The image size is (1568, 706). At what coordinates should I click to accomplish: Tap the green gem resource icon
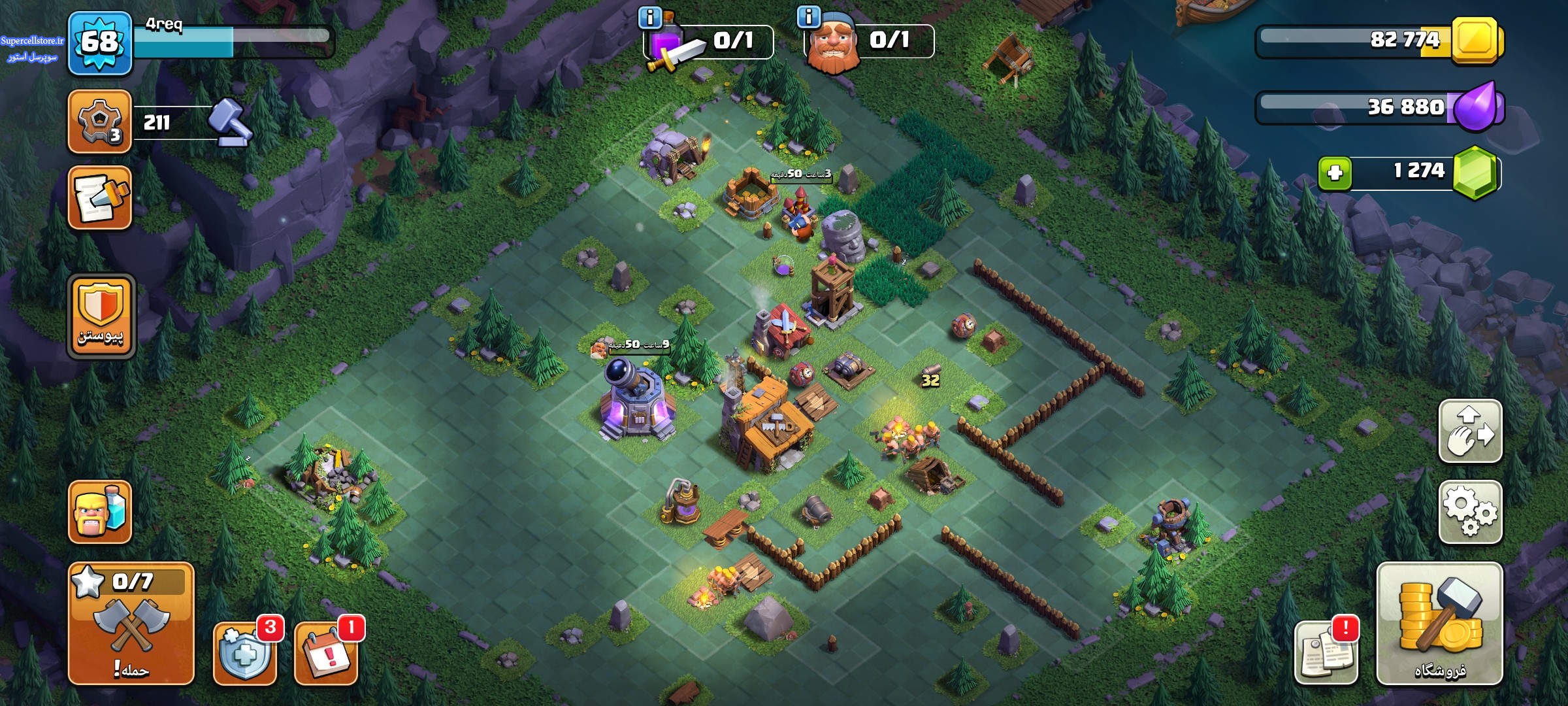(x=1475, y=172)
